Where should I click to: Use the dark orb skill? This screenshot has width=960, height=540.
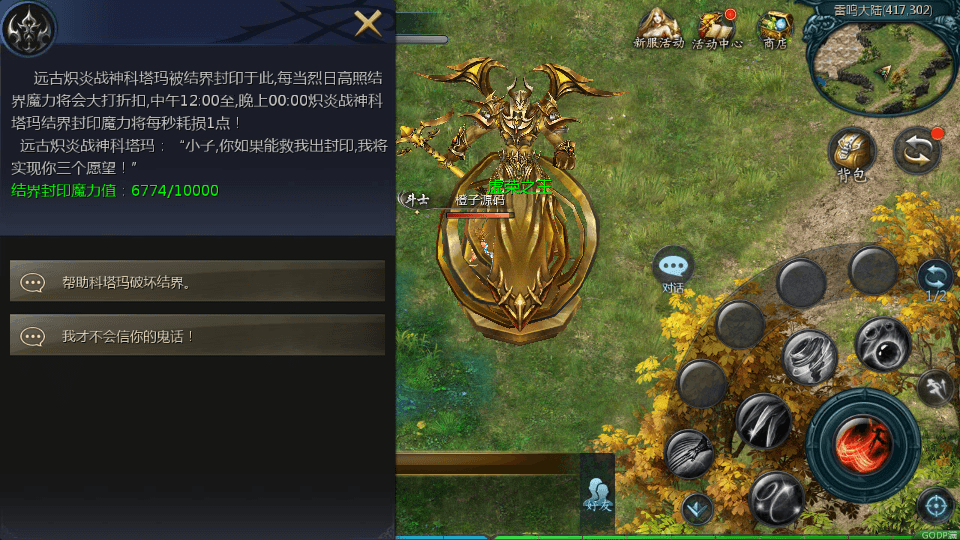click(x=882, y=344)
